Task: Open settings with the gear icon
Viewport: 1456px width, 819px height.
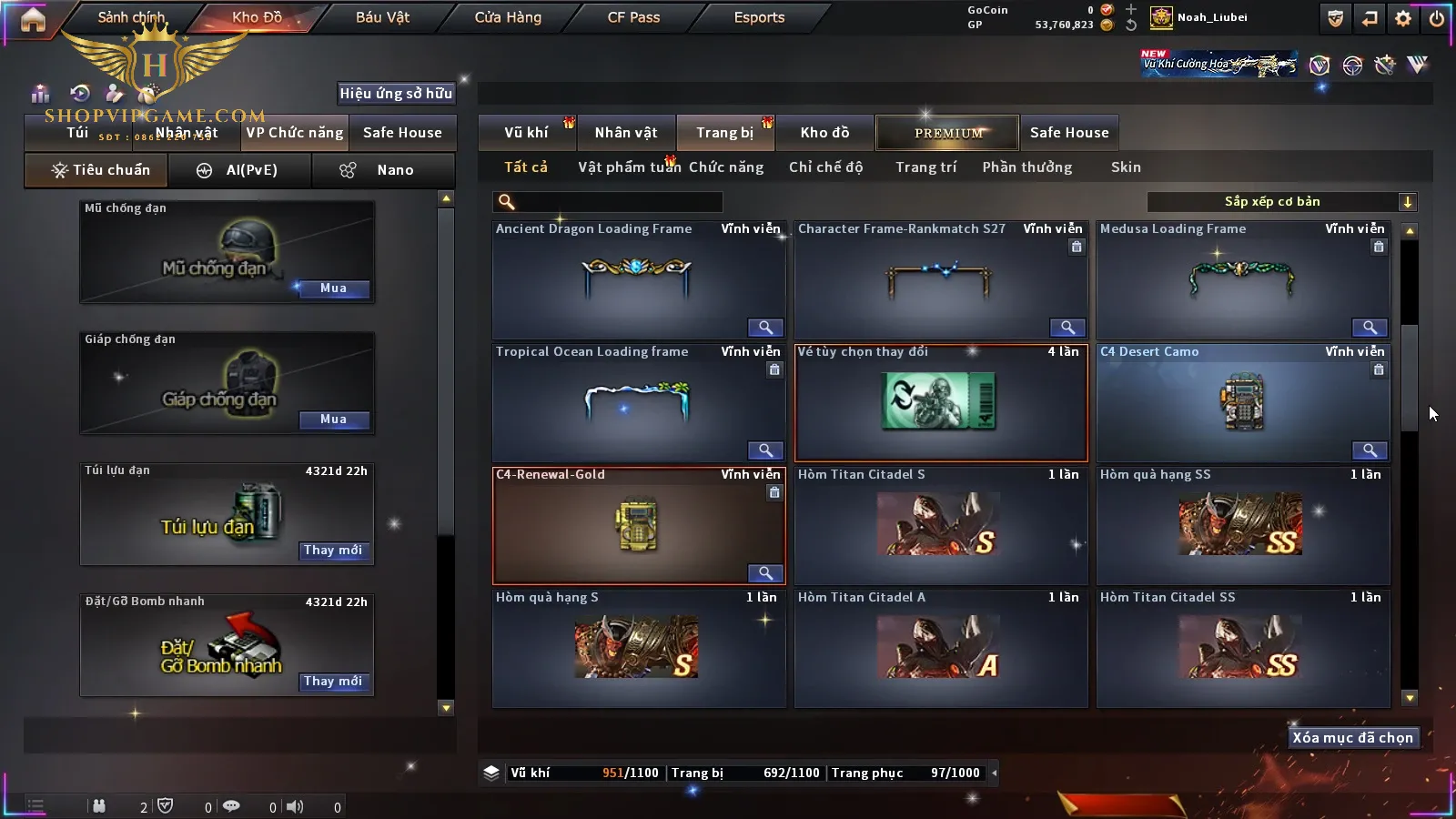Action: (1403, 18)
